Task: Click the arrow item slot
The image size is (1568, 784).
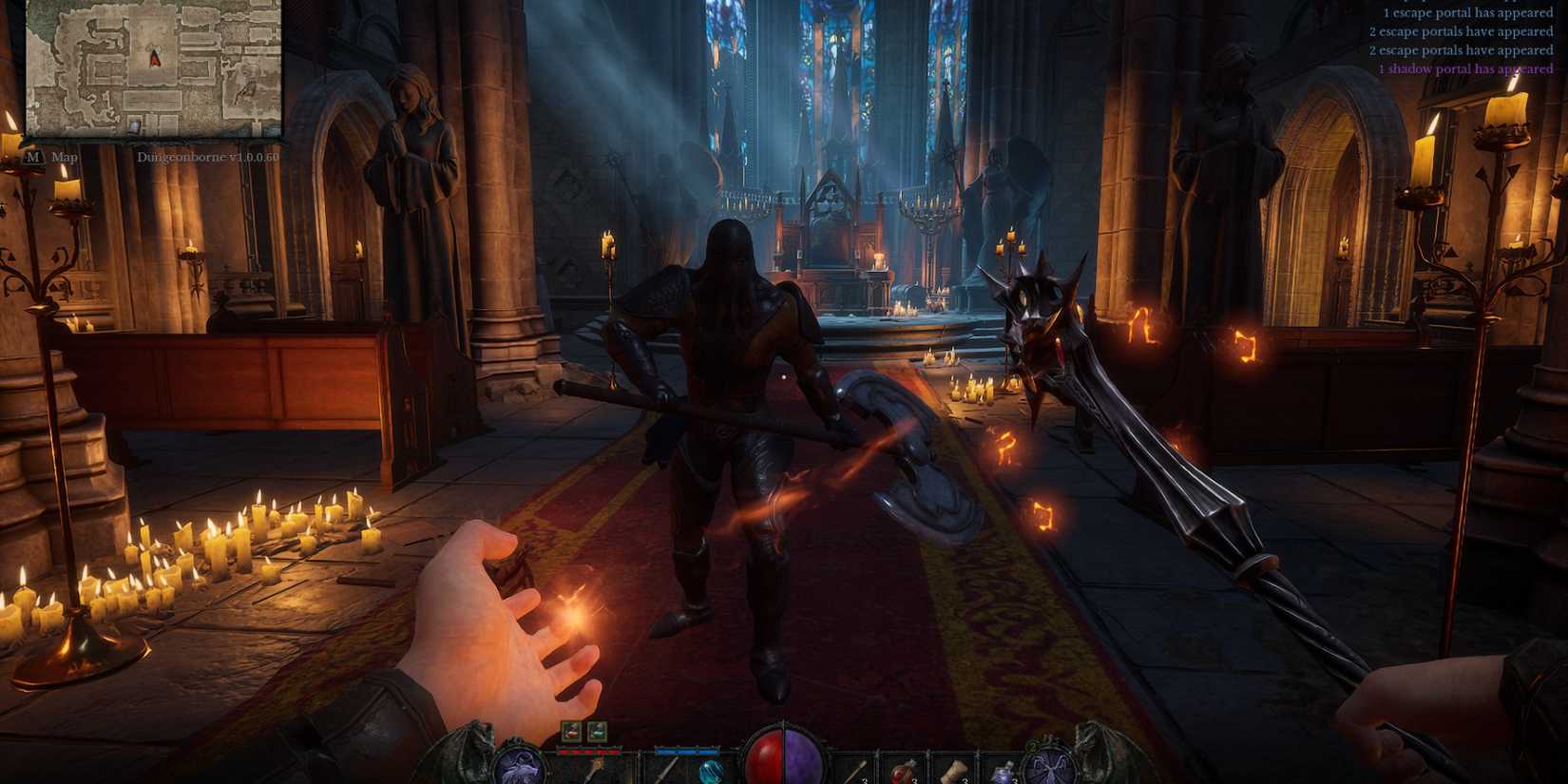Action: click(856, 772)
